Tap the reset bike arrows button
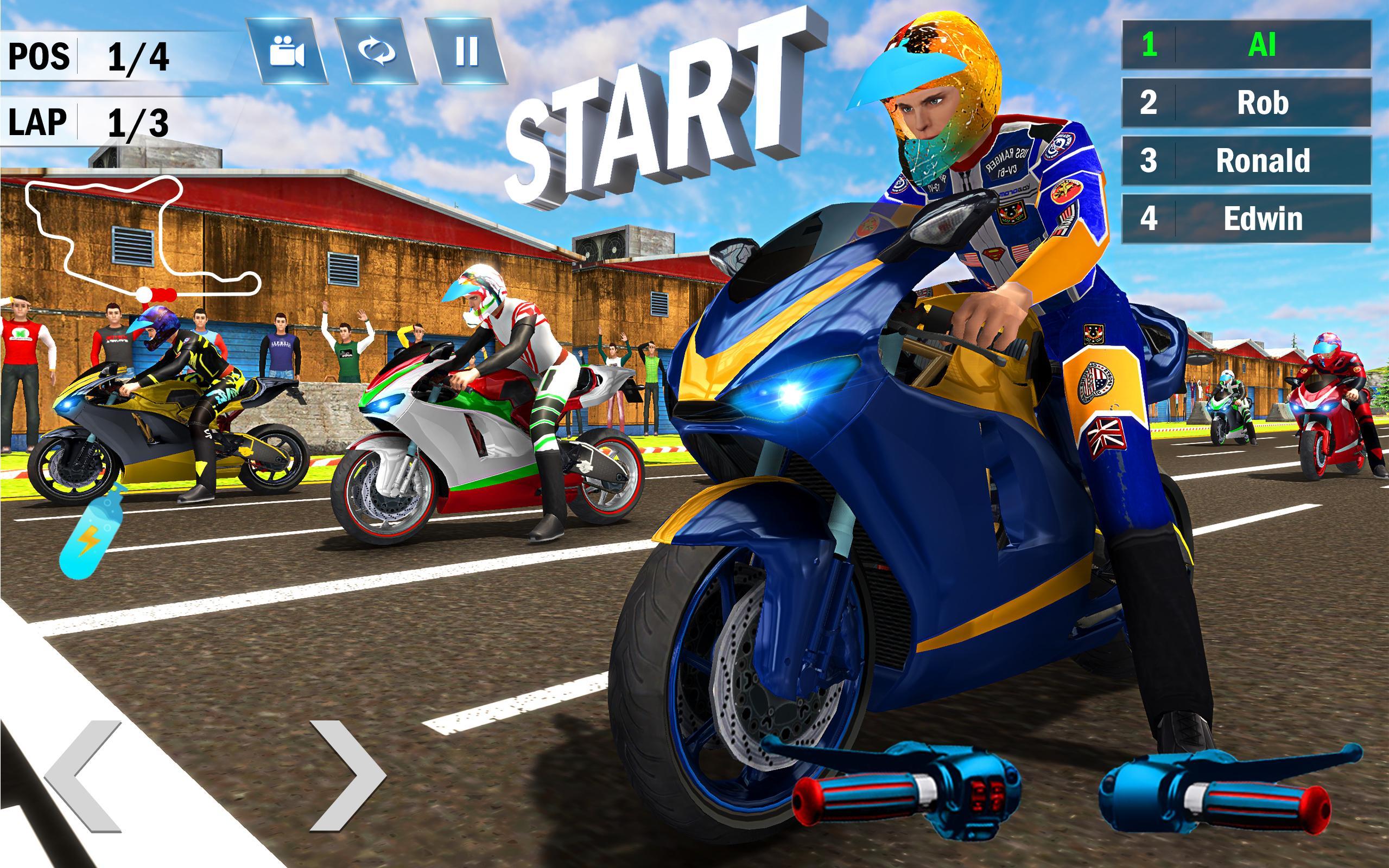This screenshot has height=868, width=1389. (x=377, y=52)
